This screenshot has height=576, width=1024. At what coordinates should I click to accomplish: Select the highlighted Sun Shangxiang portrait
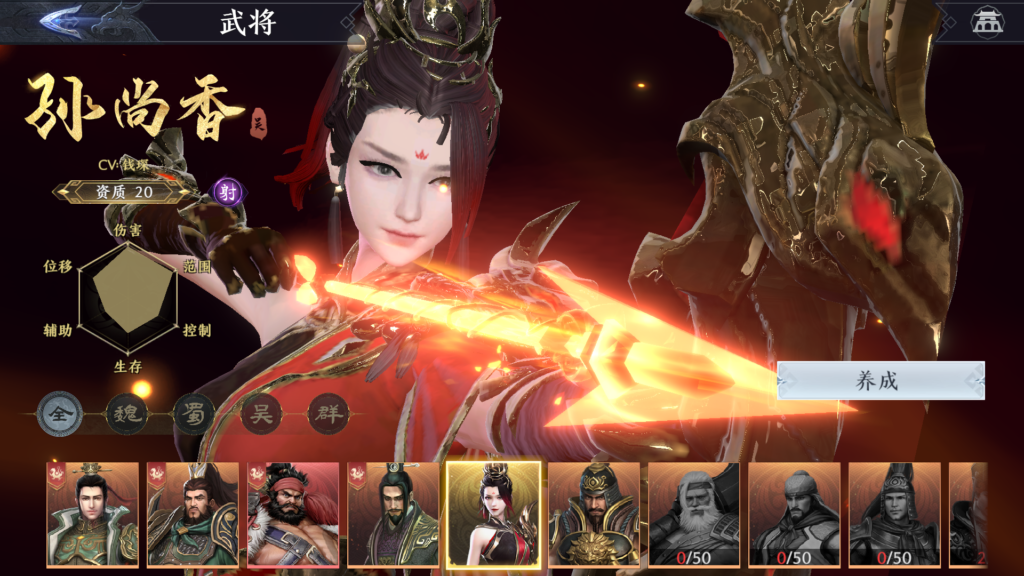pos(493,514)
